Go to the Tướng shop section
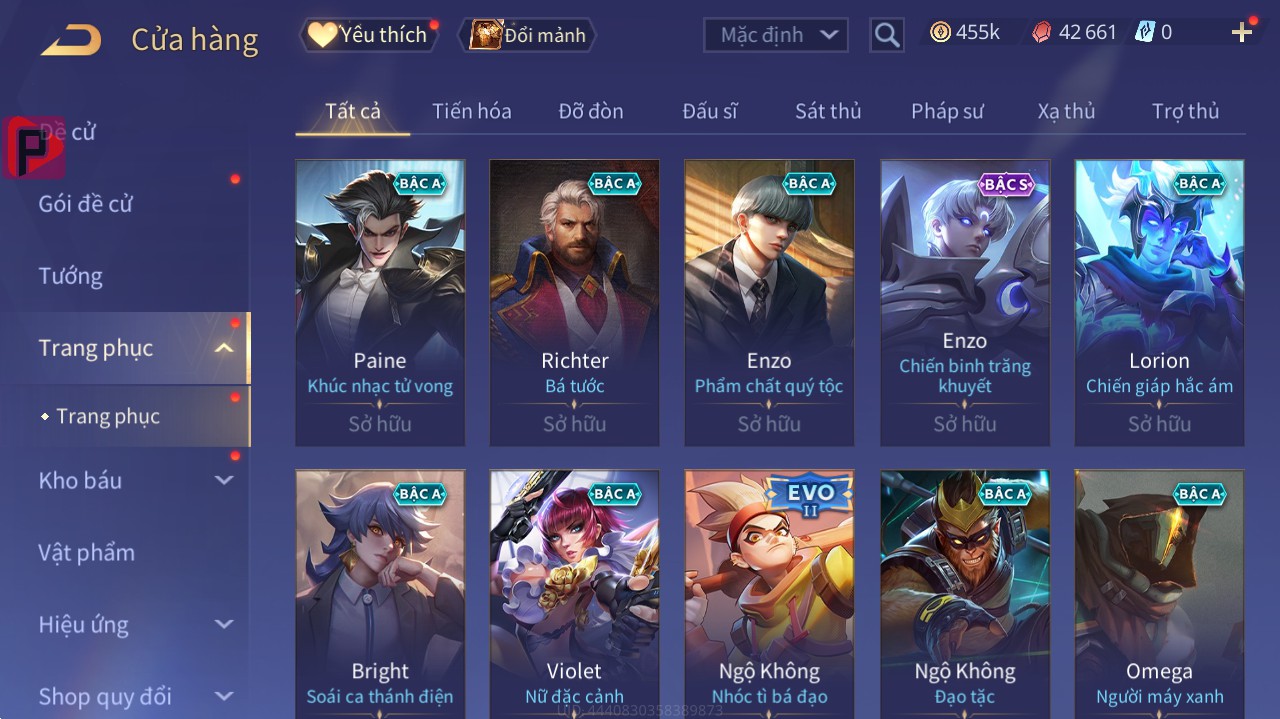 pyautogui.click(x=70, y=276)
